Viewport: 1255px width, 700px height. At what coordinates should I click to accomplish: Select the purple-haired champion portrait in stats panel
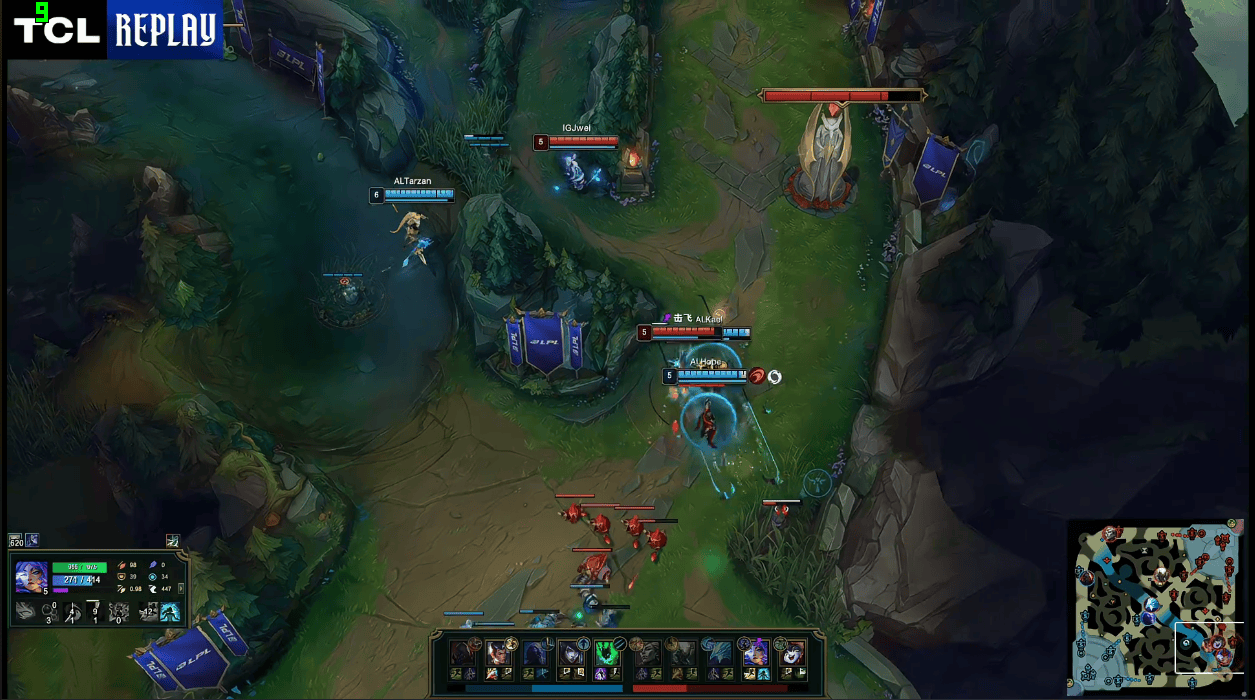[30, 576]
